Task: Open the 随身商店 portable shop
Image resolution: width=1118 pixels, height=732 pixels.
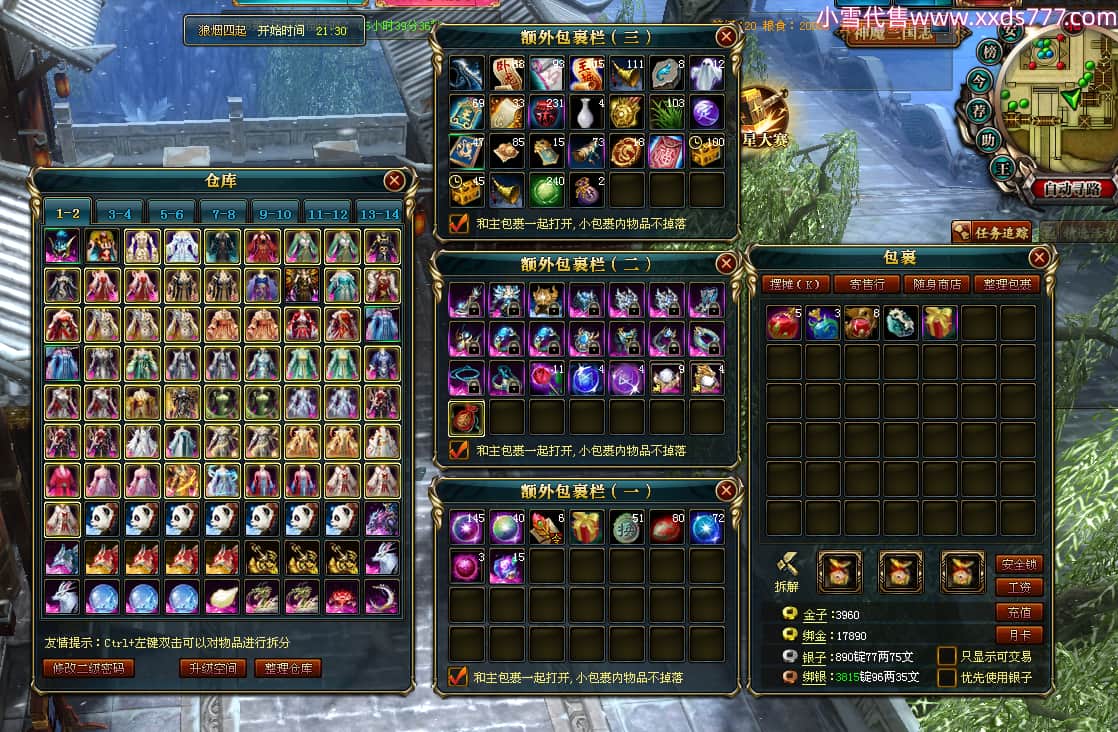Action: tap(937, 284)
